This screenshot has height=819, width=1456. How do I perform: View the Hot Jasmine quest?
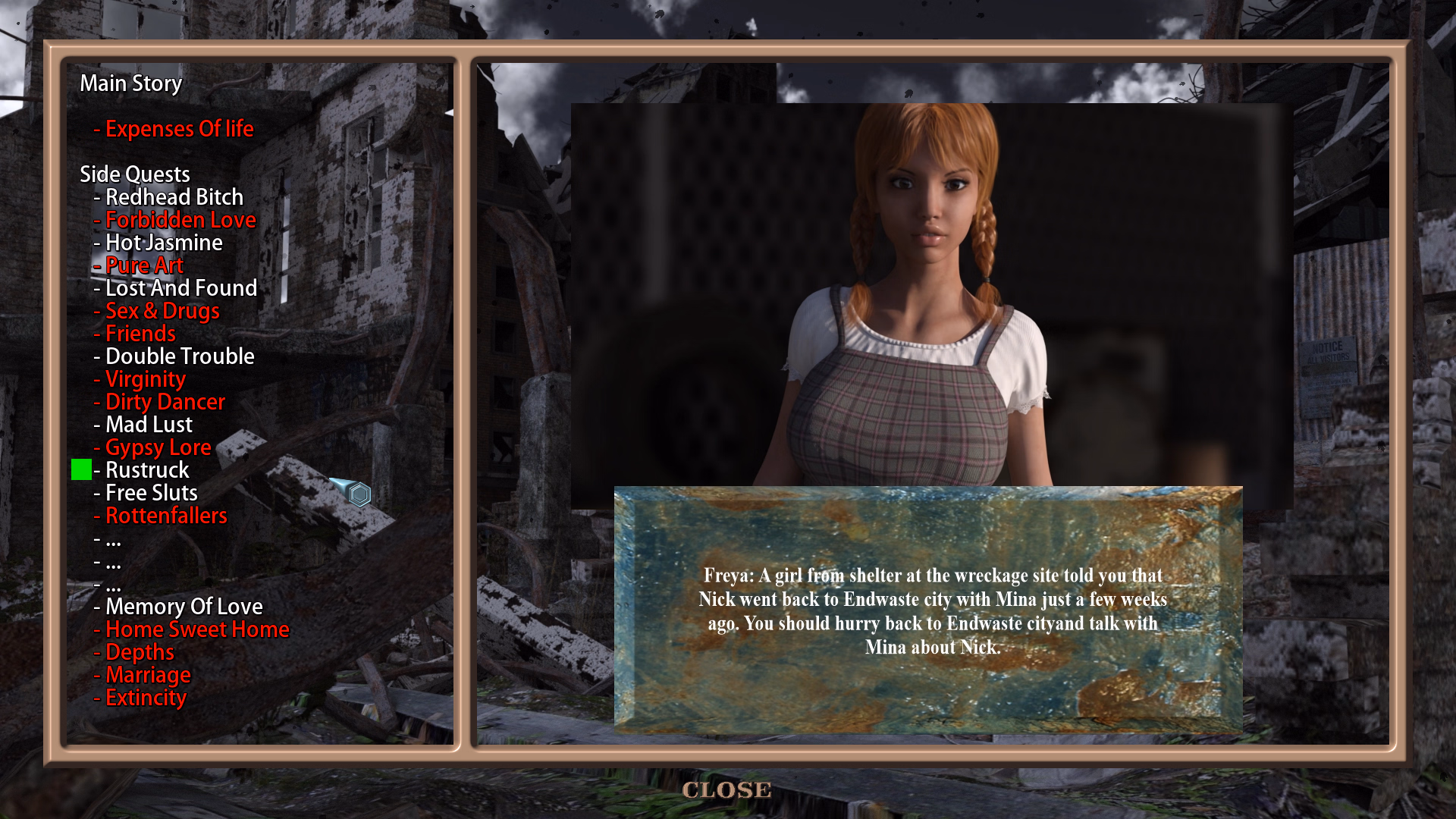pyautogui.click(x=164, y=243)
